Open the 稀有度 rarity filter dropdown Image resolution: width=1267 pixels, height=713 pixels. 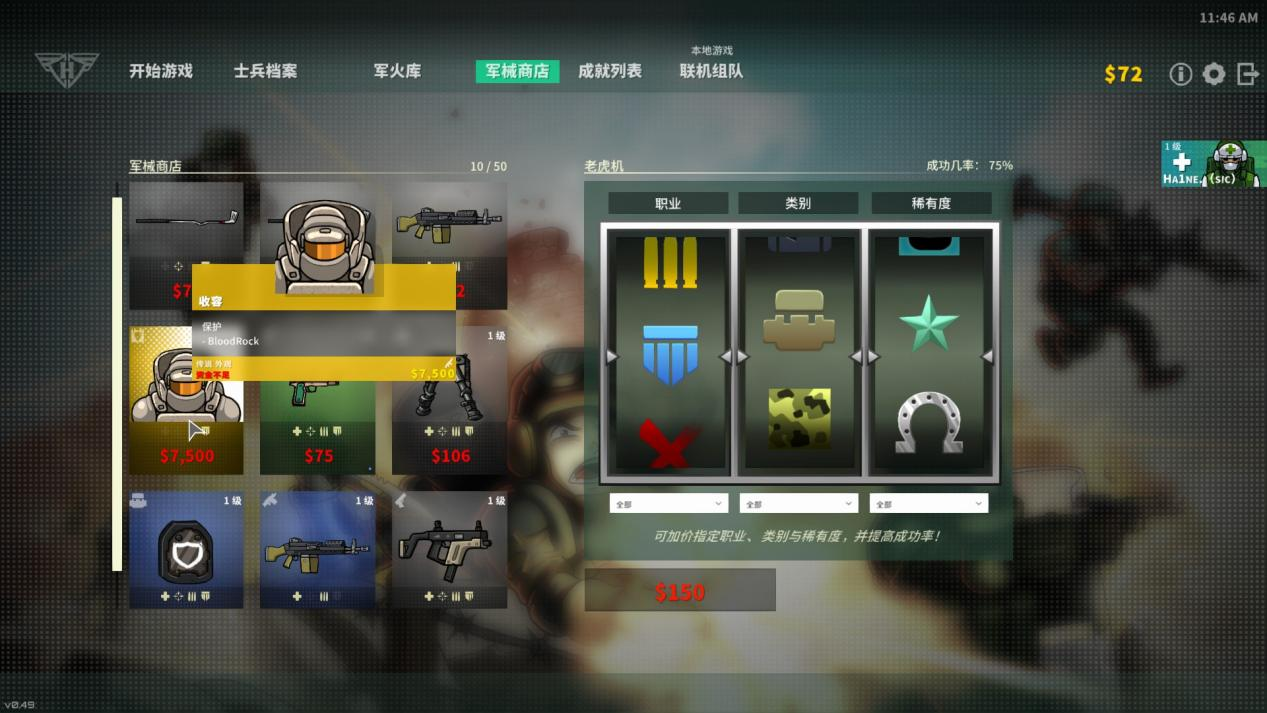pos(928,504)
